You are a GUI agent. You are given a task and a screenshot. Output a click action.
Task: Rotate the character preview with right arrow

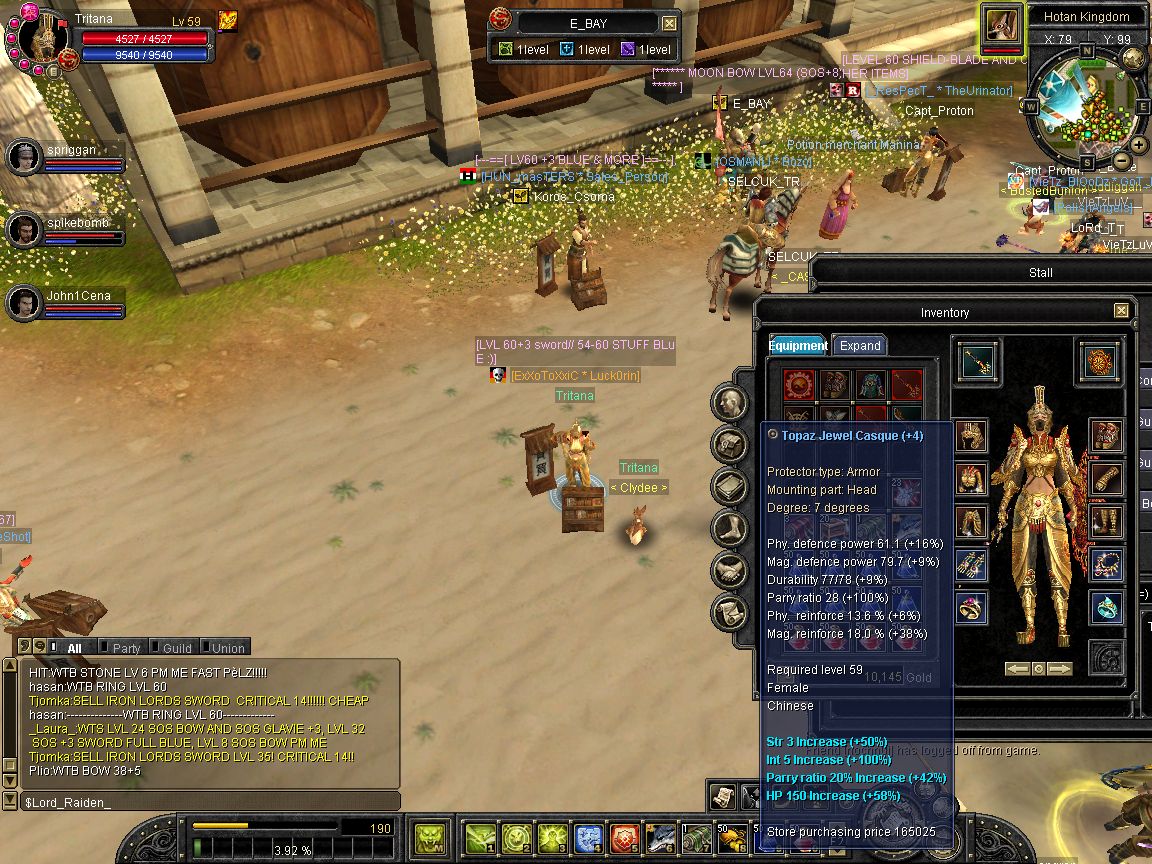coord(1060,669)
